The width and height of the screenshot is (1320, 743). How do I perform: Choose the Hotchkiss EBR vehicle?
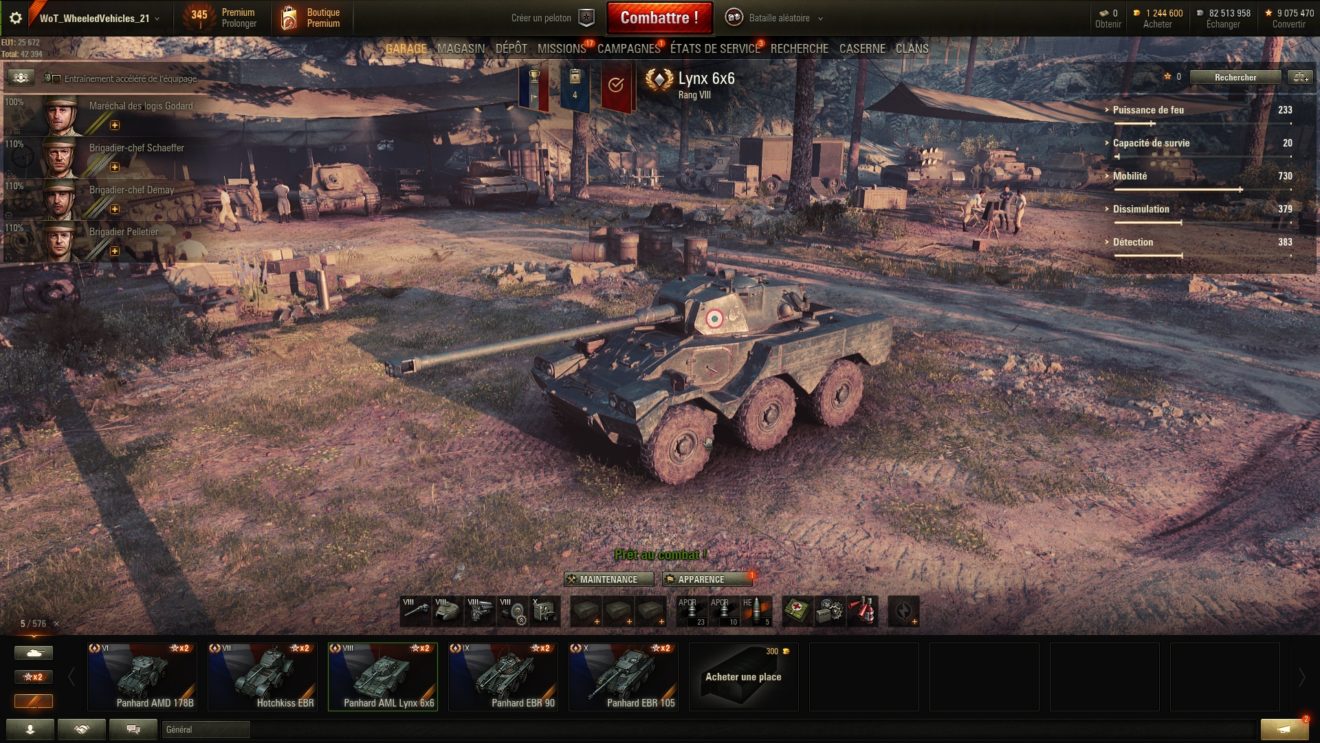point(262,676)
